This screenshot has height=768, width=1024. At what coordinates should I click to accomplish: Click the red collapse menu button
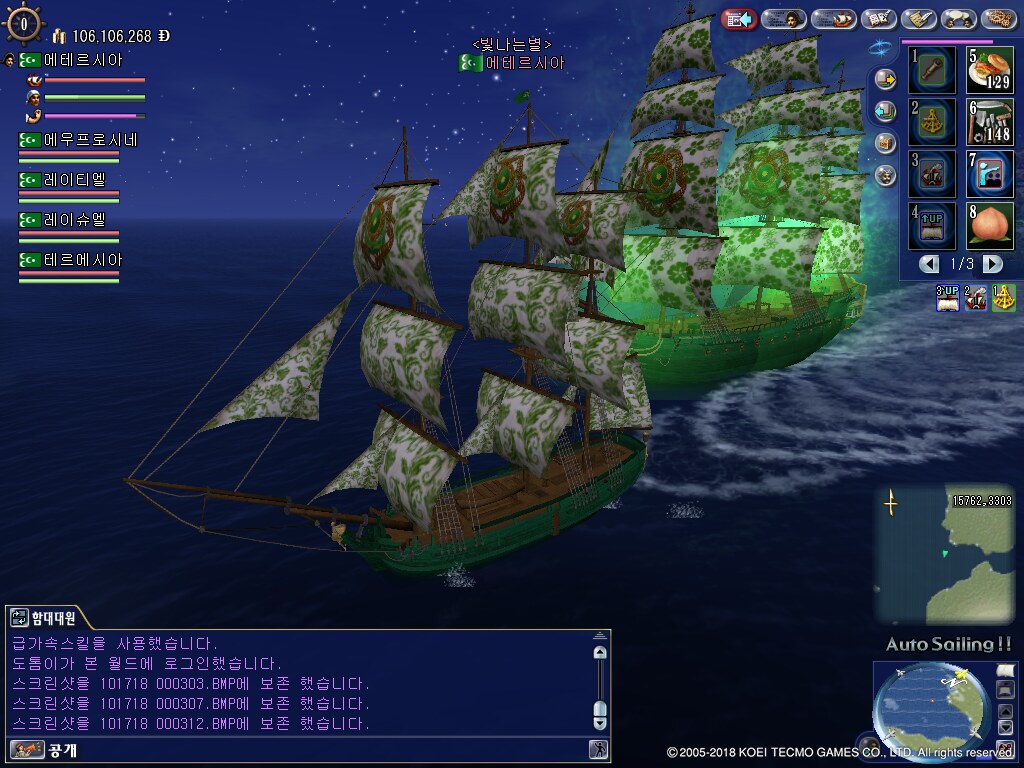tap(739, 18)
